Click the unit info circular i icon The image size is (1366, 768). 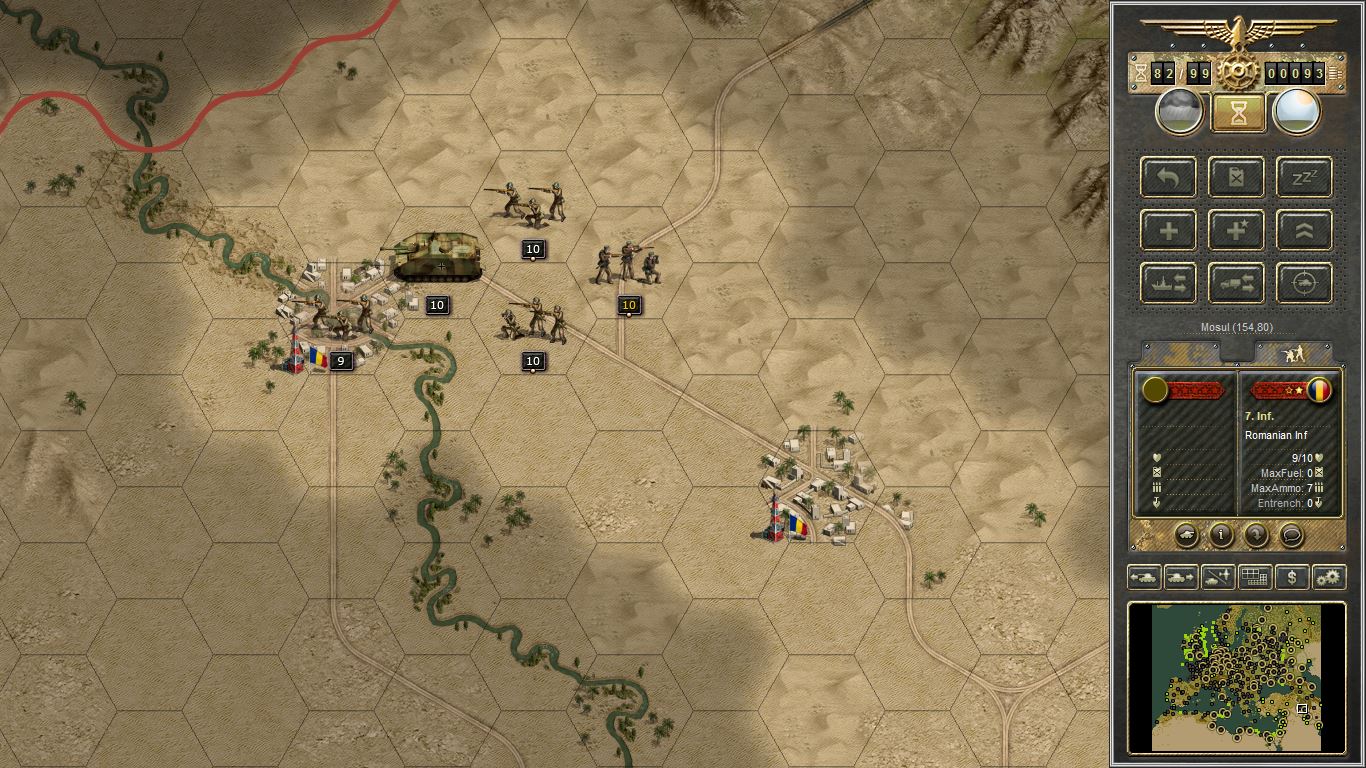(1219, 536)
